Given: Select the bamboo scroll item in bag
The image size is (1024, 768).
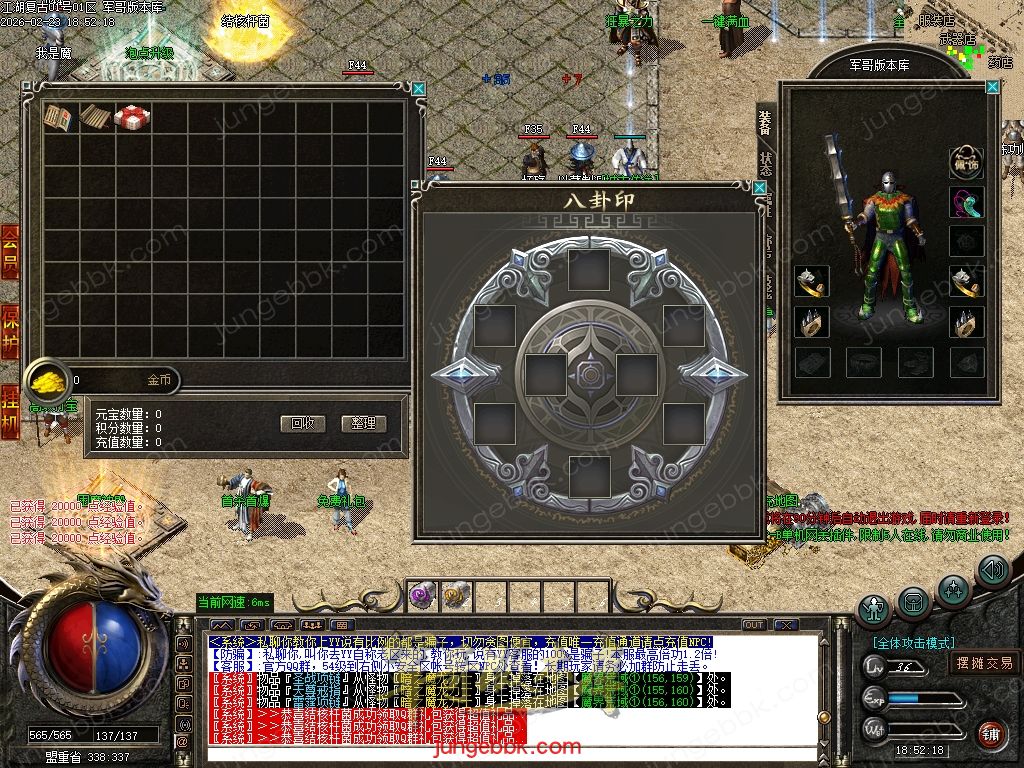Looking at the screenshot, I should point(95,117).
